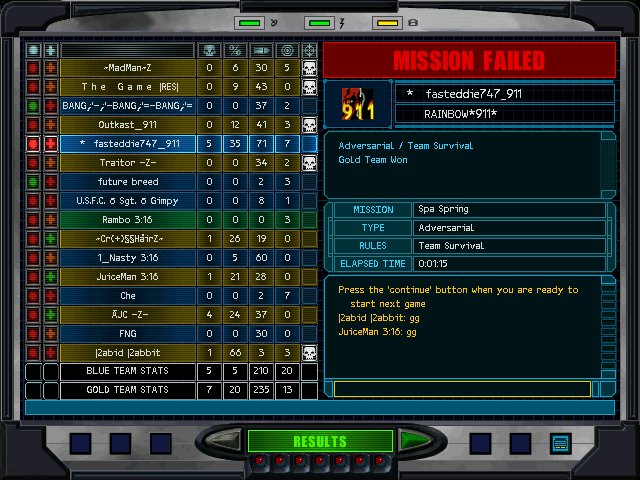Viewport: 640px width, 480px height.
Task: Pick the Traitor -Z- player entry
Action: [127, 163]
